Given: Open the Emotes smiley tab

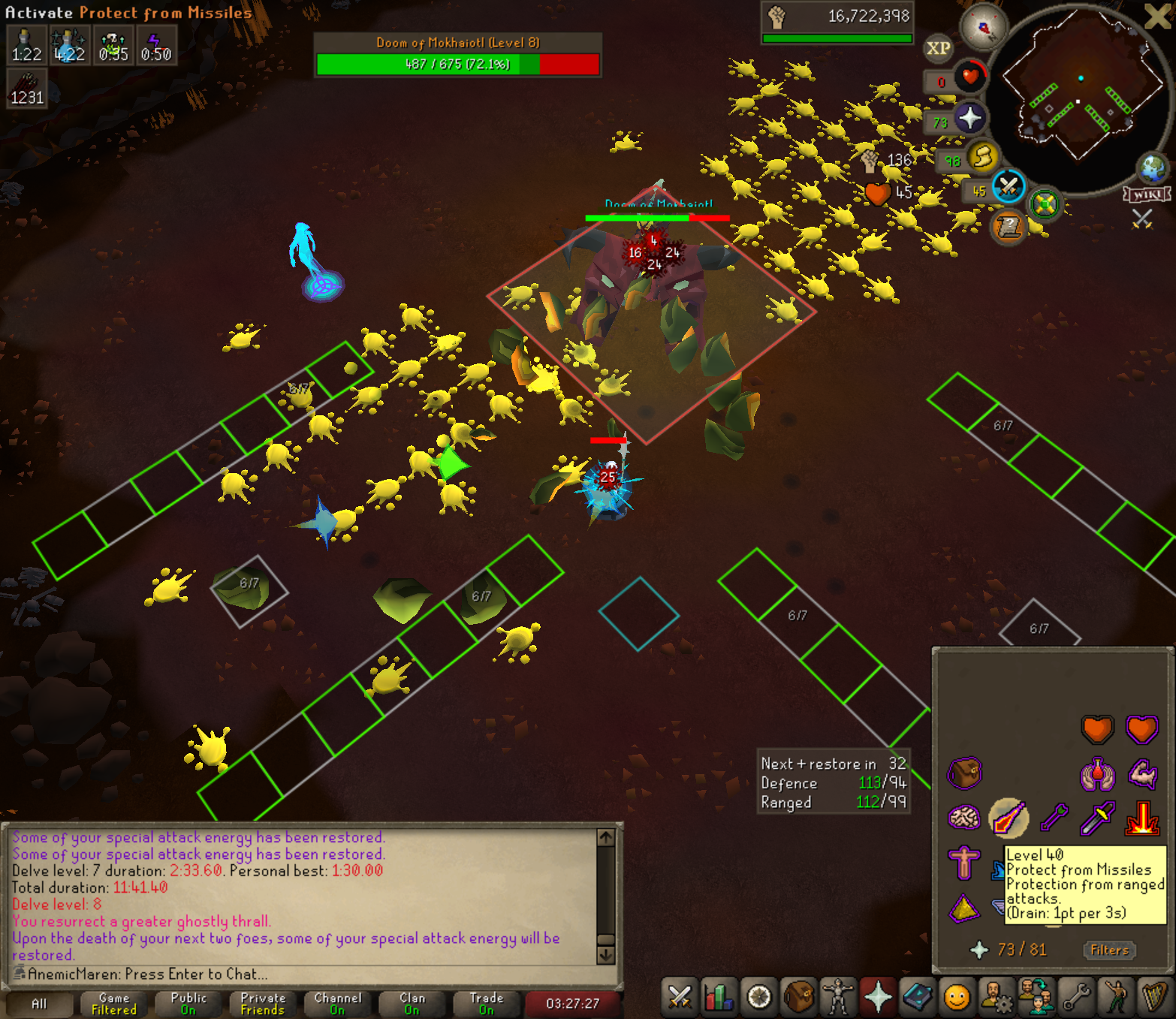Looking at the screenshot, I should point(957,997).
